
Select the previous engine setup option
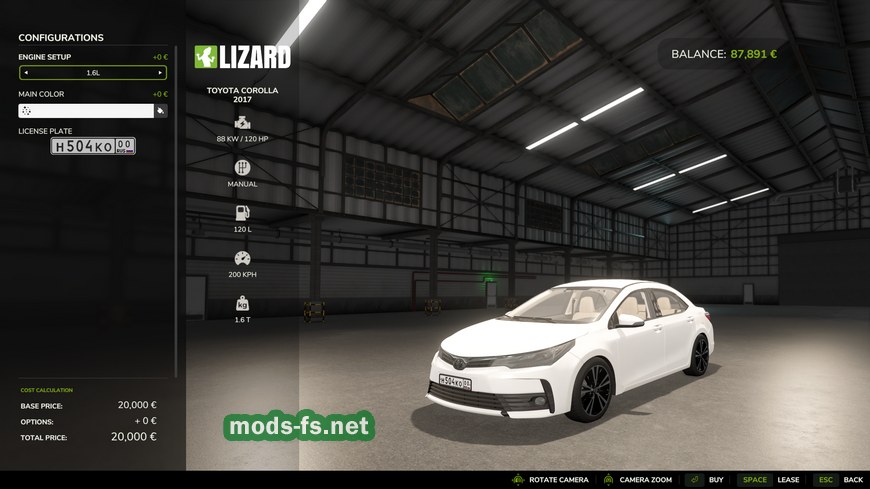(x=26, y=73)
